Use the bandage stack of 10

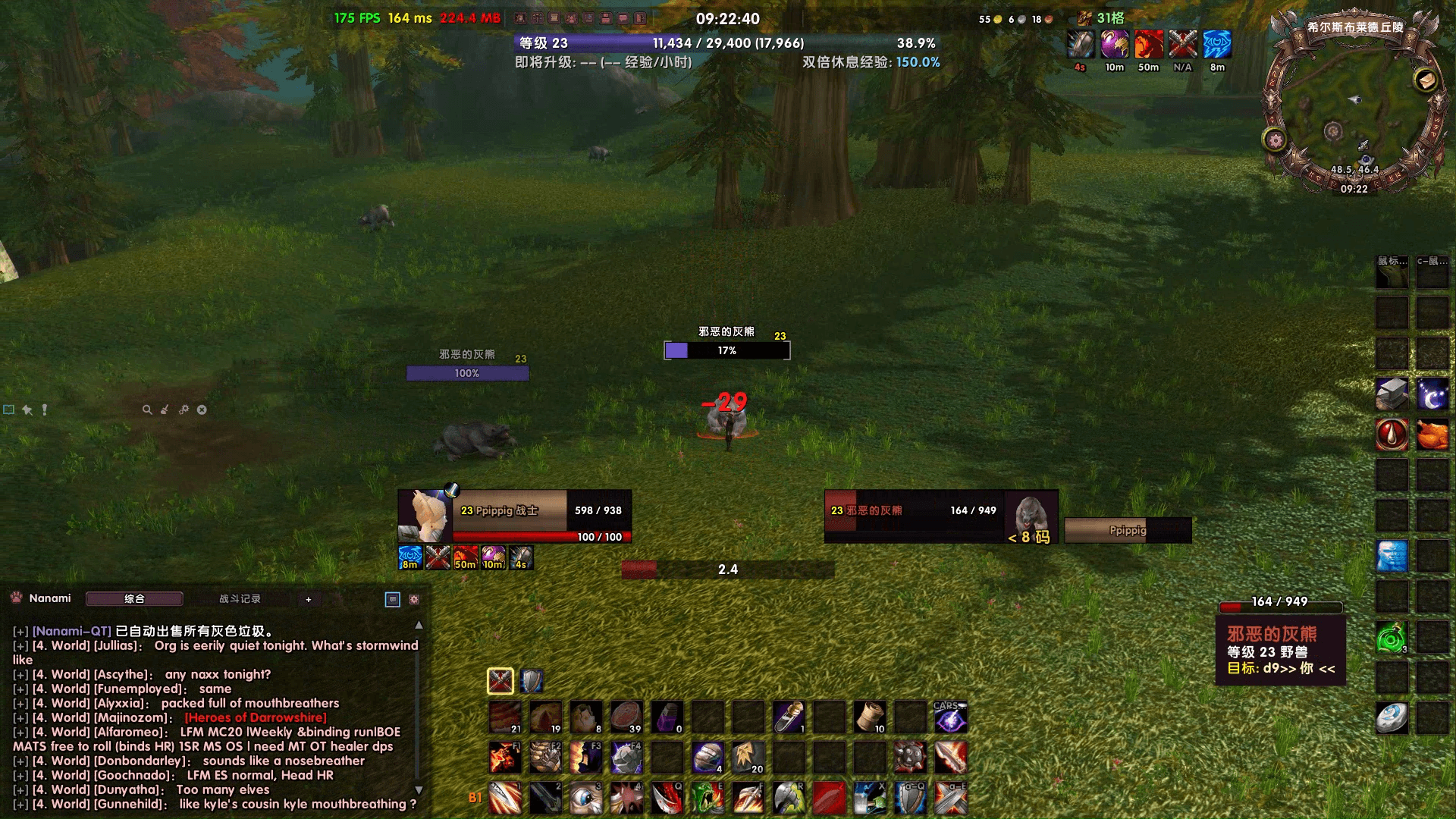coord(869,717)
